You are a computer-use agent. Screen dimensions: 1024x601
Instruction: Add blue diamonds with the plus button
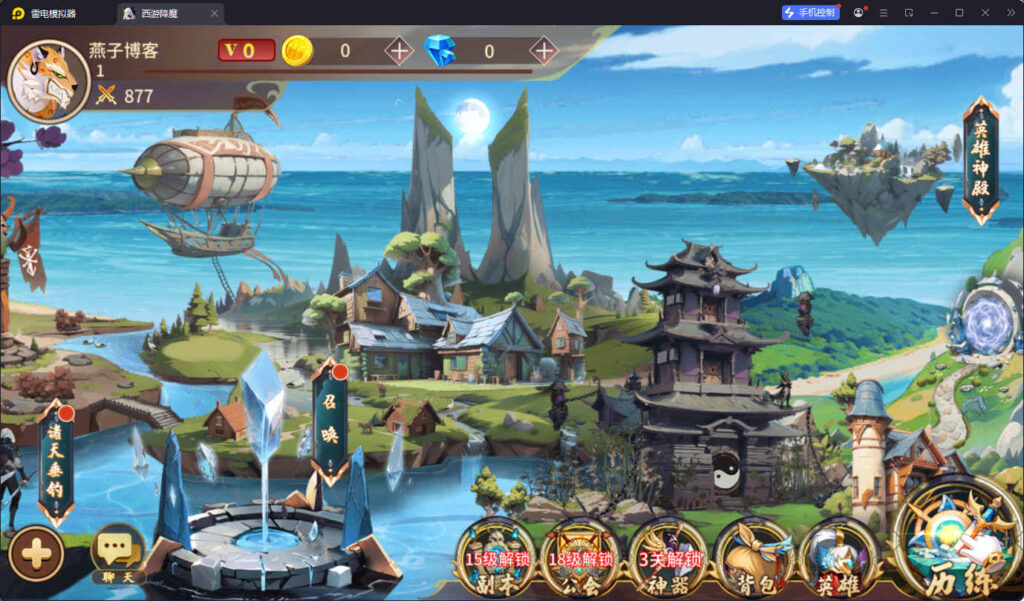(543, 50)
